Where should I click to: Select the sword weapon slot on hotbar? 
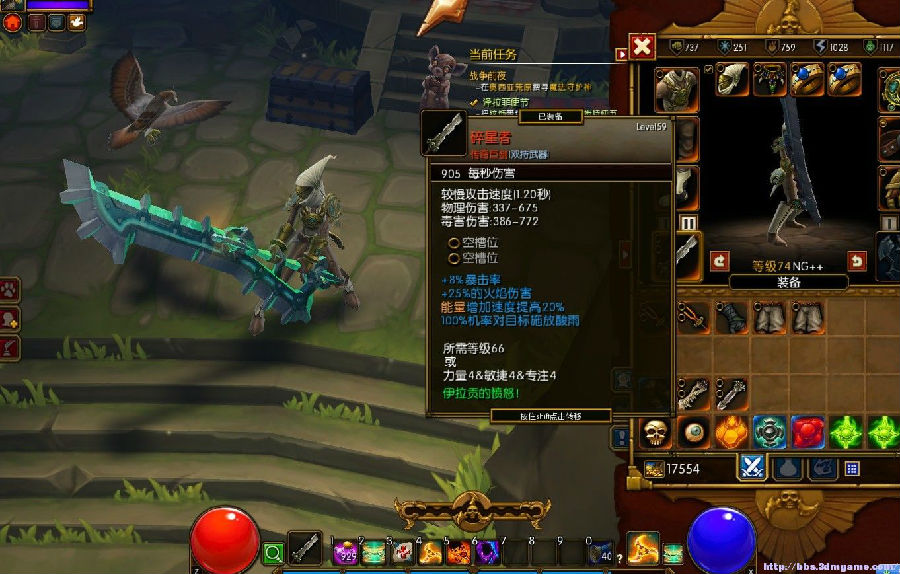[305, 549]
